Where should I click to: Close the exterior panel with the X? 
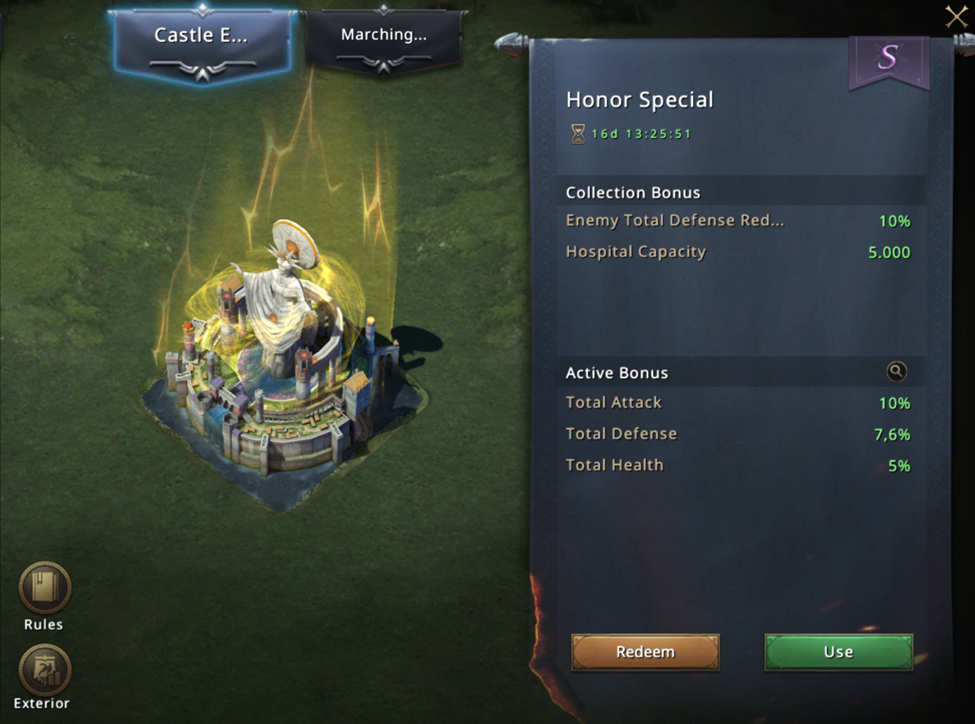956,16
